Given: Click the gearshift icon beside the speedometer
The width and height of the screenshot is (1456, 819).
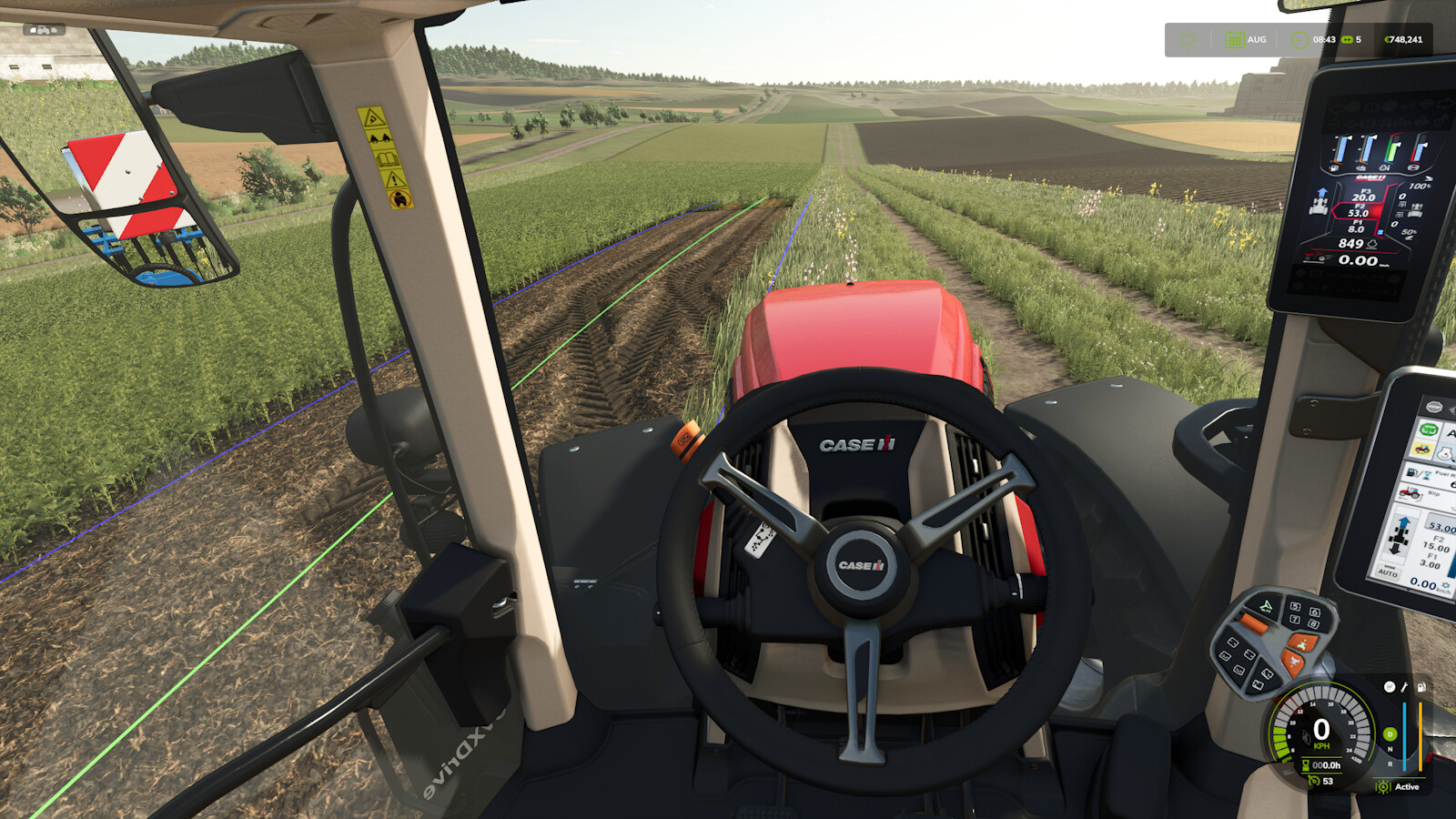Looking at the screenshot, I should (1390, 687).
